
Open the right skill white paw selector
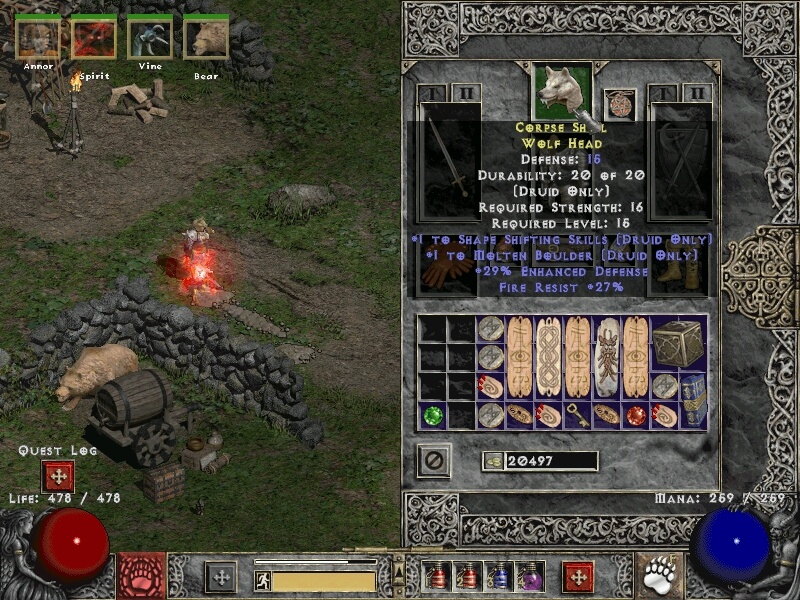click(659, 576)
